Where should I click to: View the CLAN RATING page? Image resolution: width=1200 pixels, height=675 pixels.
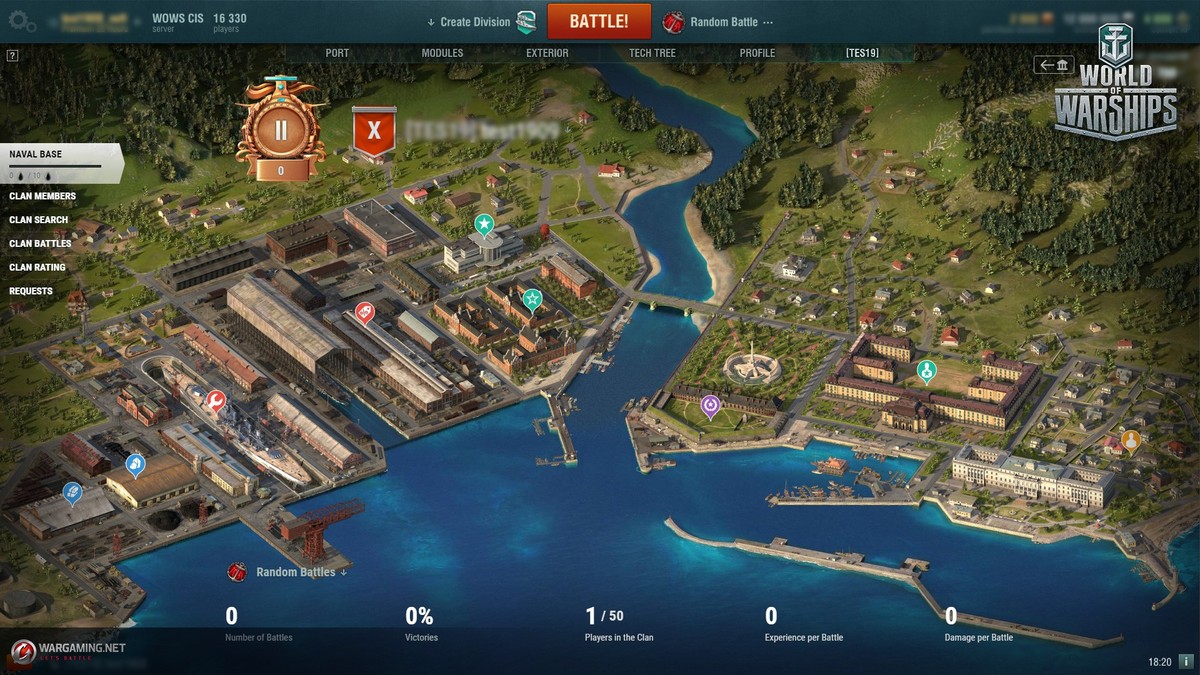point(37,268)
